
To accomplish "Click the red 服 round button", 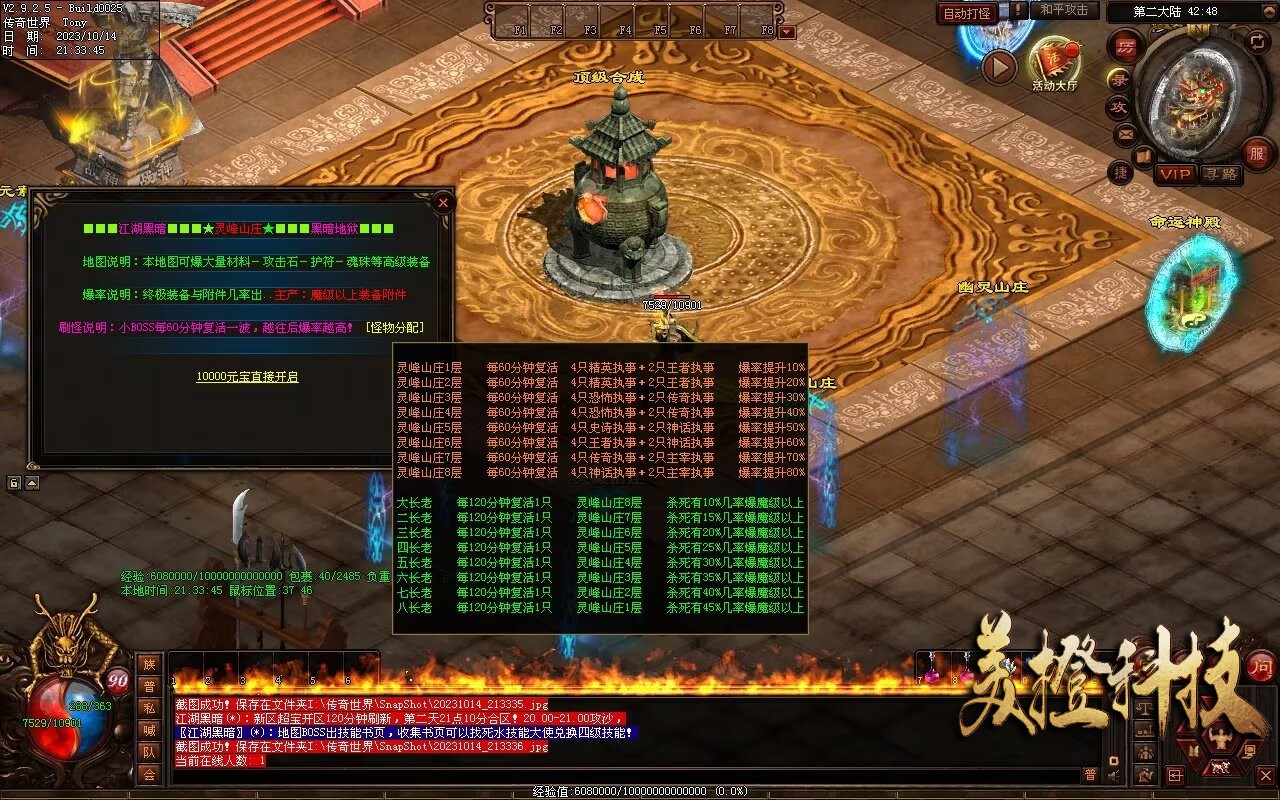I will click(1257, 154).
